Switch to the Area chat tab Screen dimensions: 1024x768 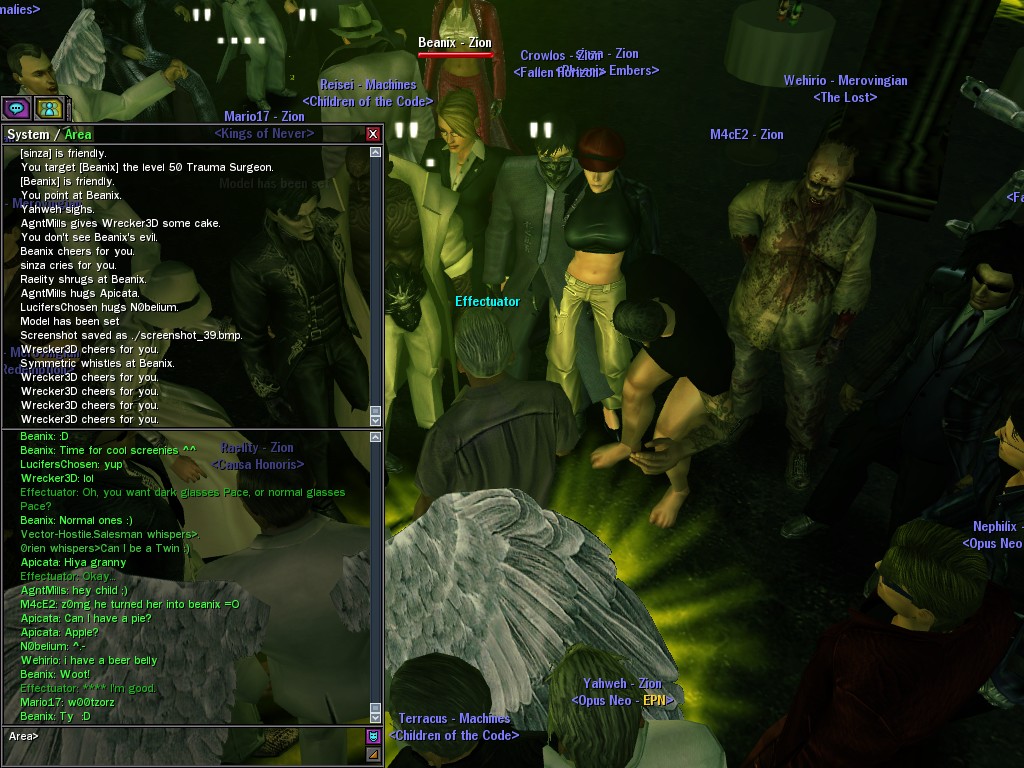coord(78,134)
